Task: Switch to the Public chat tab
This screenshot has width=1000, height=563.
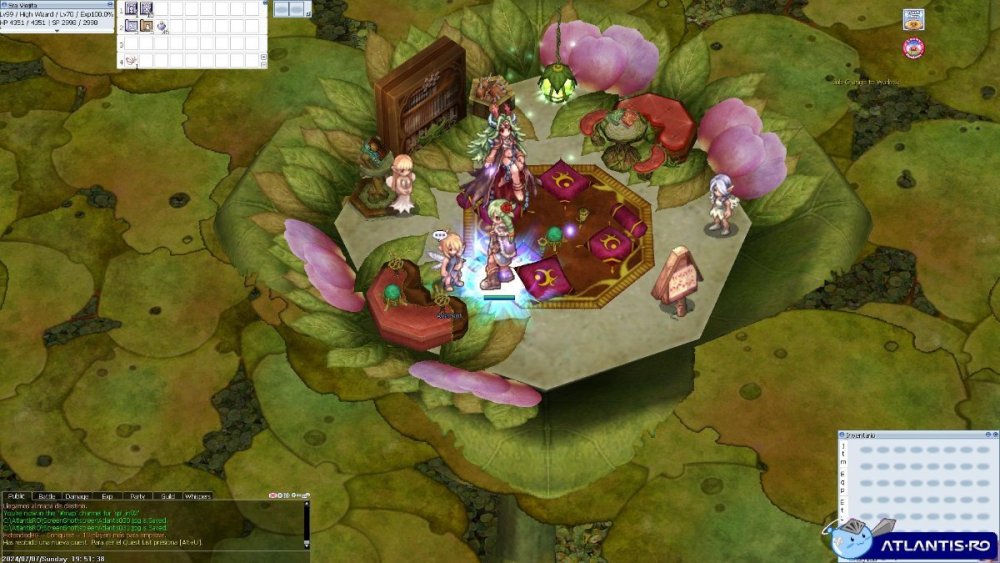Action: point(17,496)
